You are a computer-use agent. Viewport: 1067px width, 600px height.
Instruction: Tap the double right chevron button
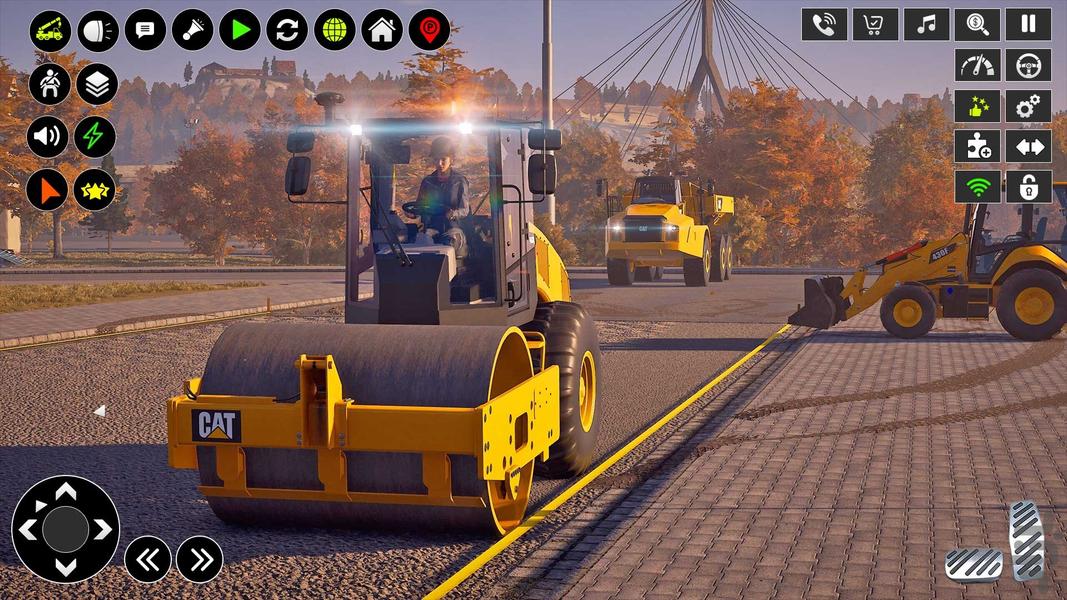[x=200, y=559]
